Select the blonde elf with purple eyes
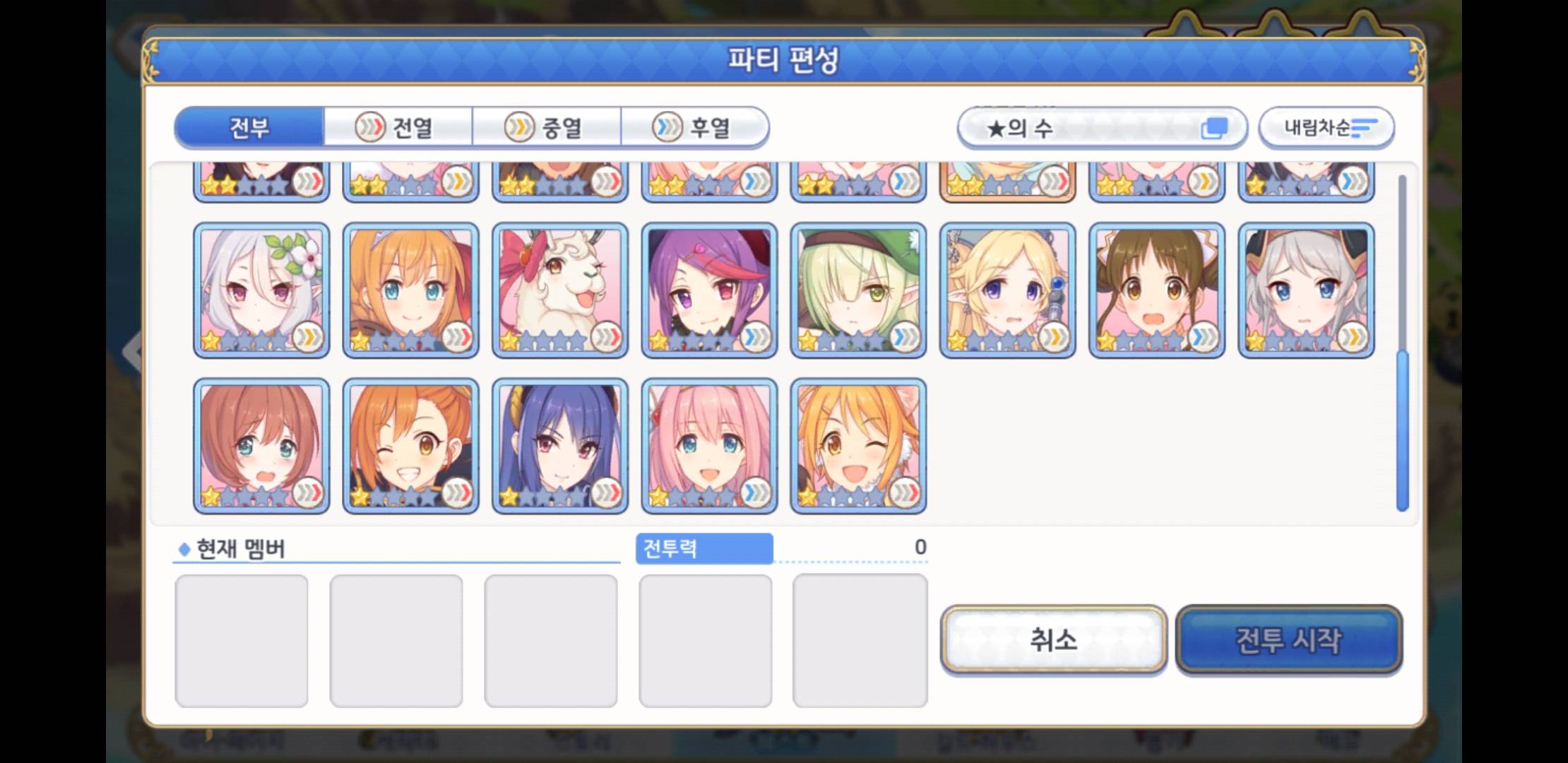This screenshot has height=763, width=1568. click(x=1007, y=290)
